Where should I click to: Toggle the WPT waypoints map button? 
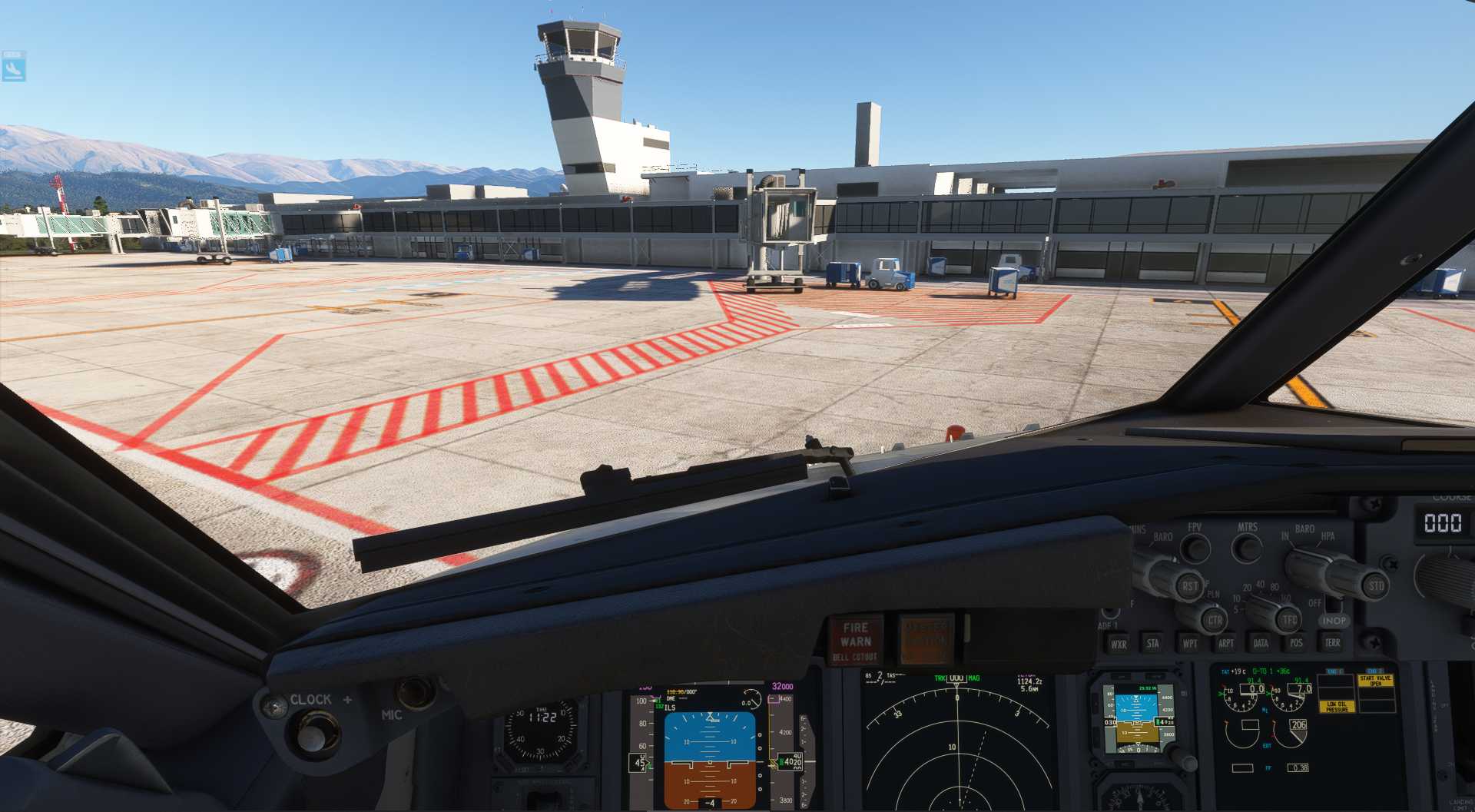(x=1189, y=643)
